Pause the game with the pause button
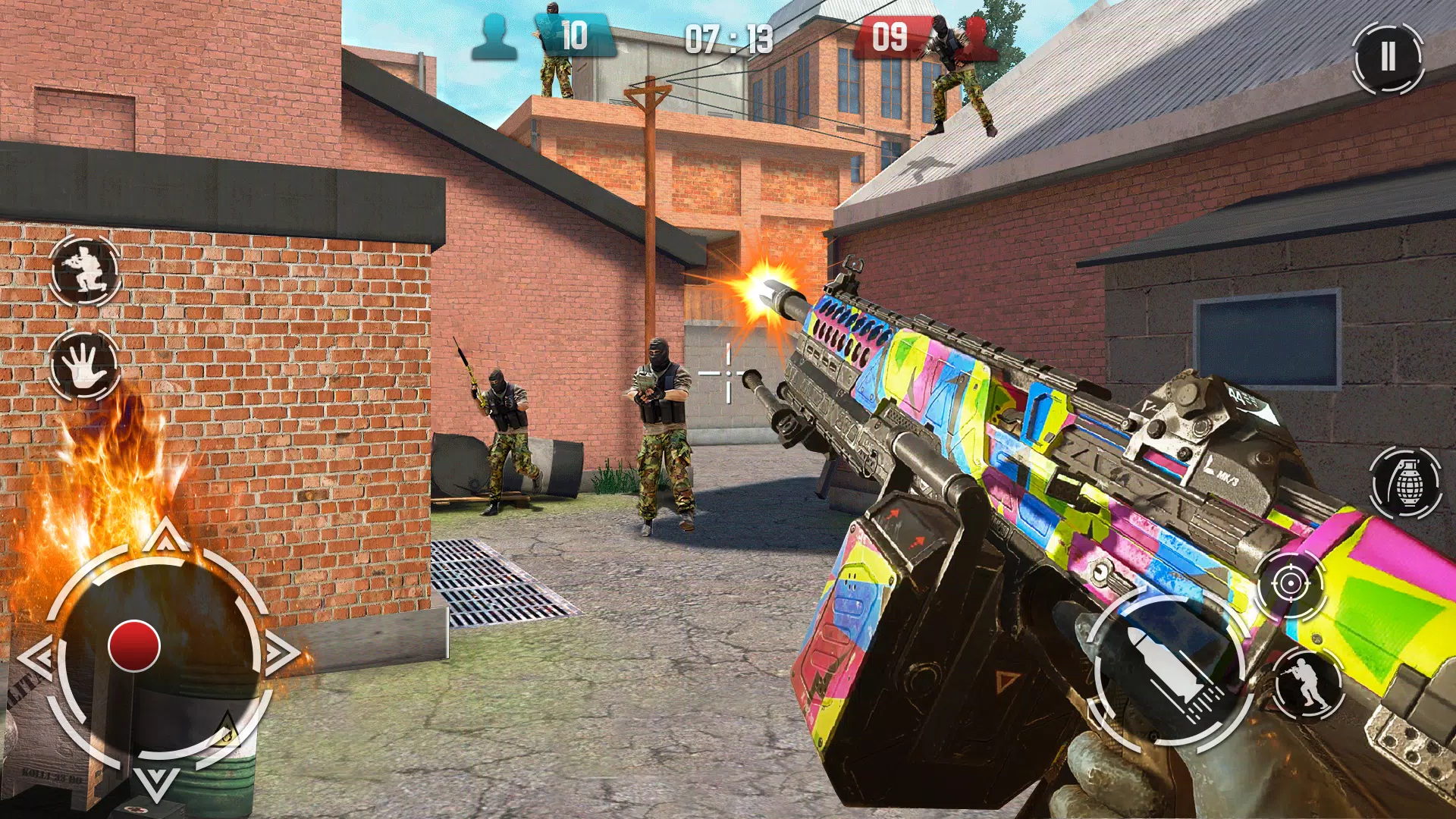The image size is (1456, 819). pos(1388,57)
